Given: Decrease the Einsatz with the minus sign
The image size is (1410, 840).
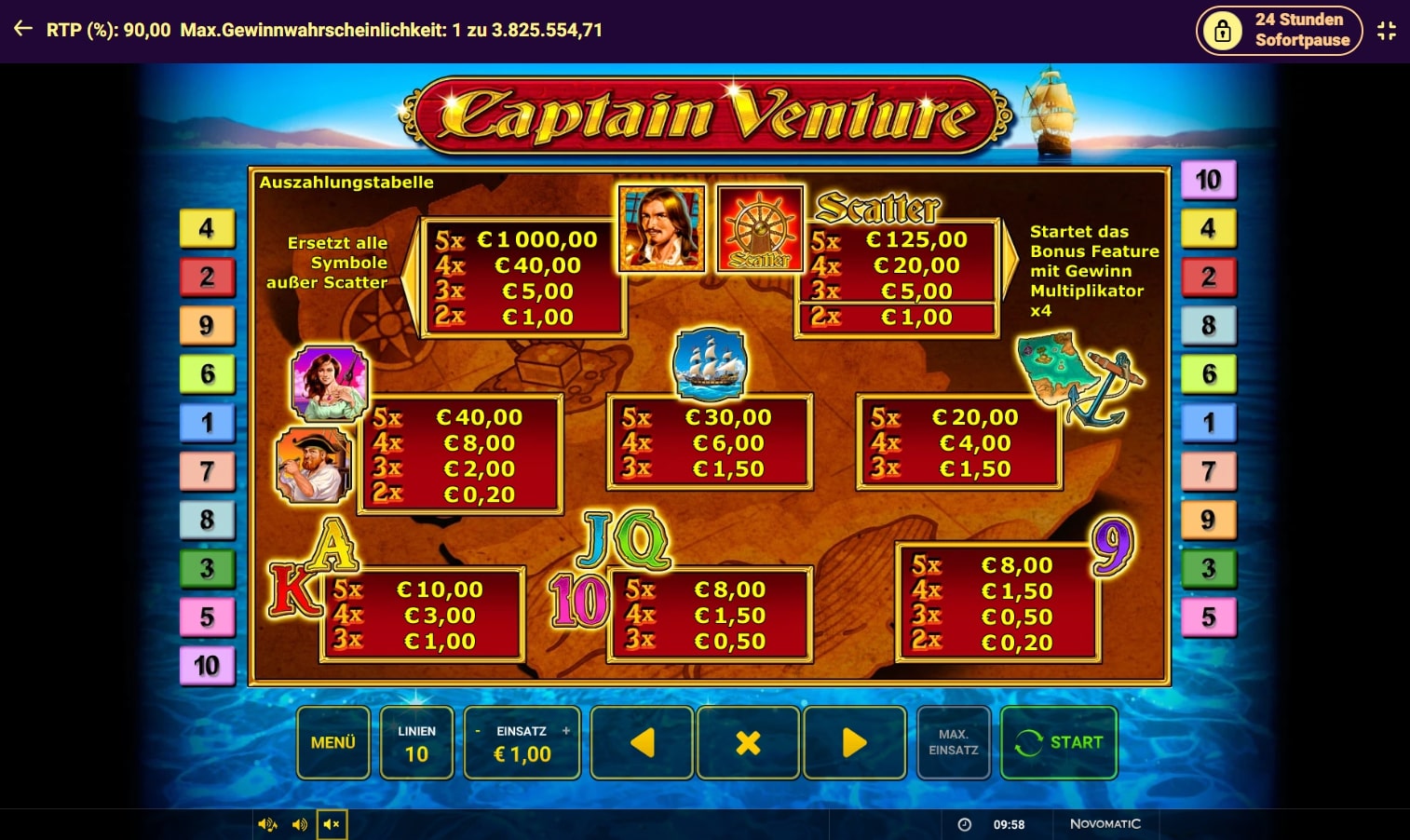Looking at the screenshot, I should click(478, 731).
